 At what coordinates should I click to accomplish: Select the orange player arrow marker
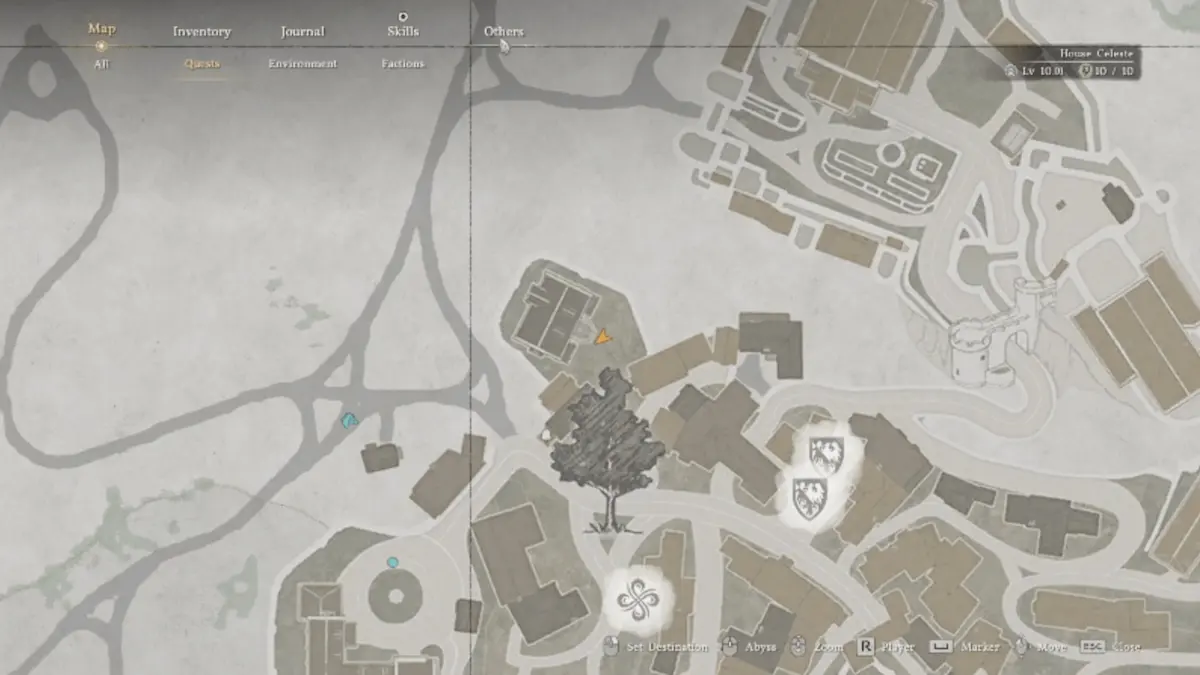point(601,338)
